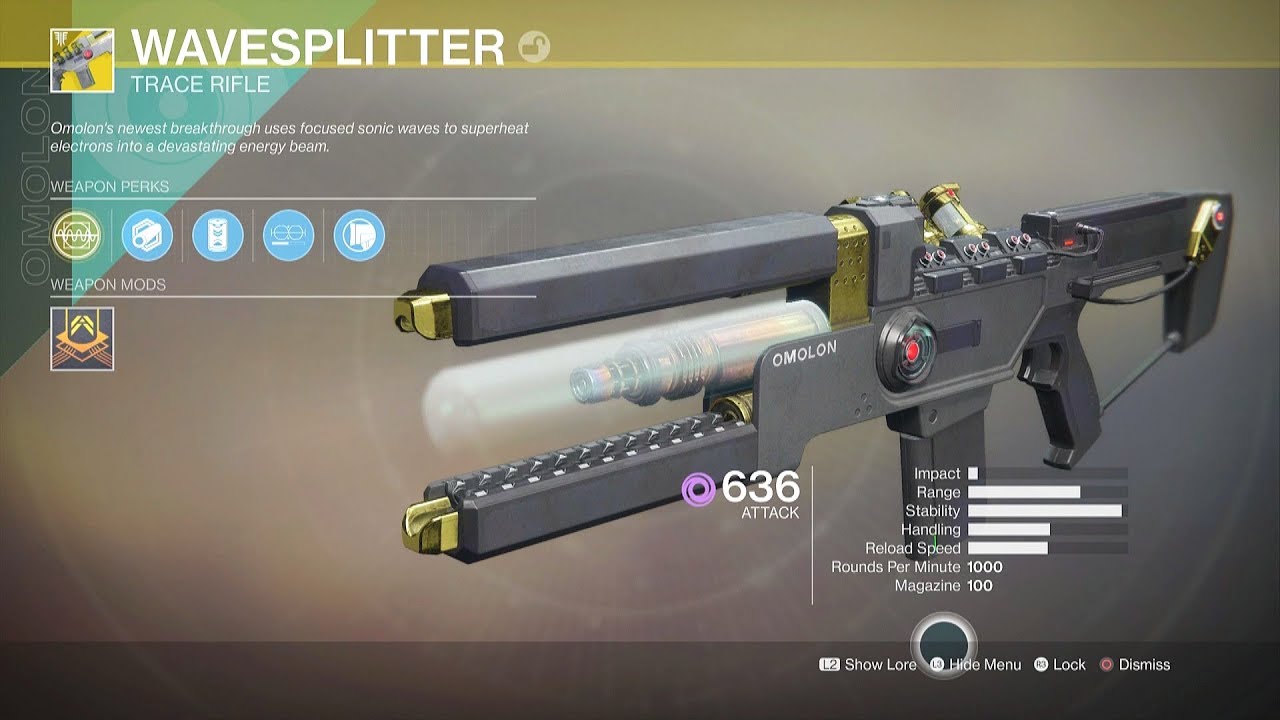The width and height of the screenshot is (1280, 720).
Task: Select the battery perk icon
Action: (x=218, y=236)
